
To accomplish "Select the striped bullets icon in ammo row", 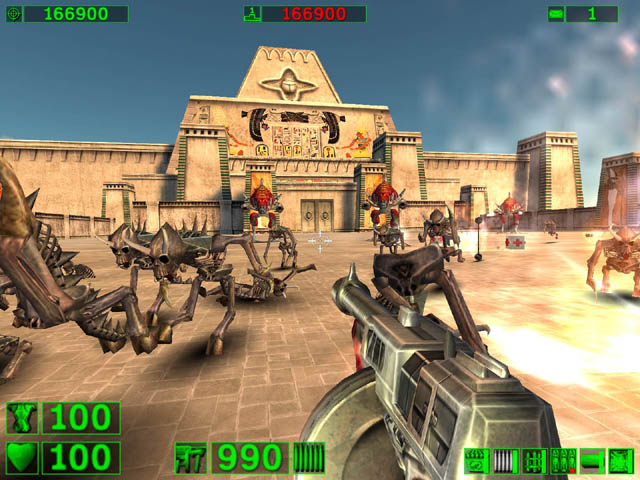I will 505,461.
